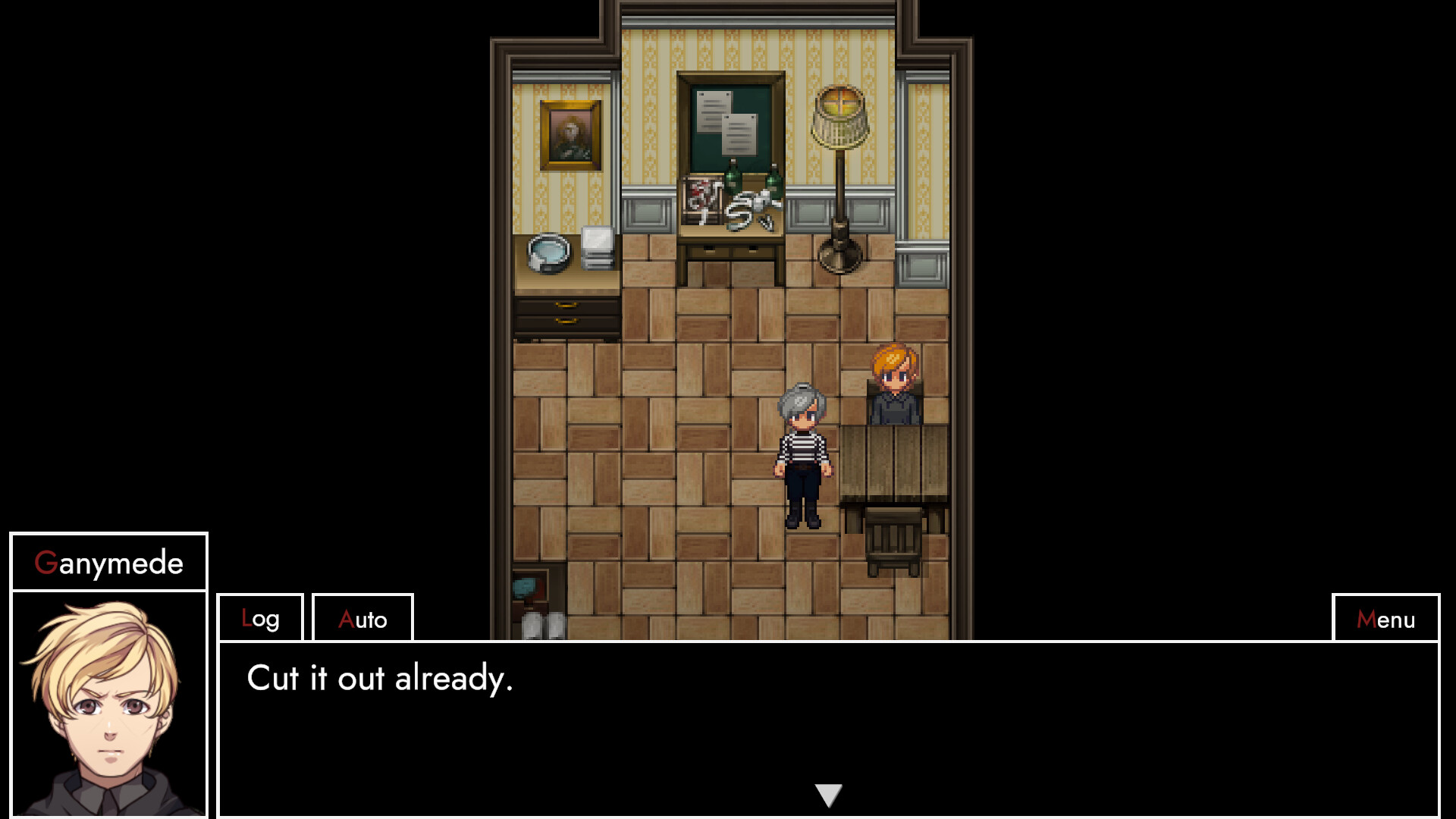This screenshot has height=819, width=1456.
Task: Switch off manual dialogue progression via Auto
Action: [362, 618]
